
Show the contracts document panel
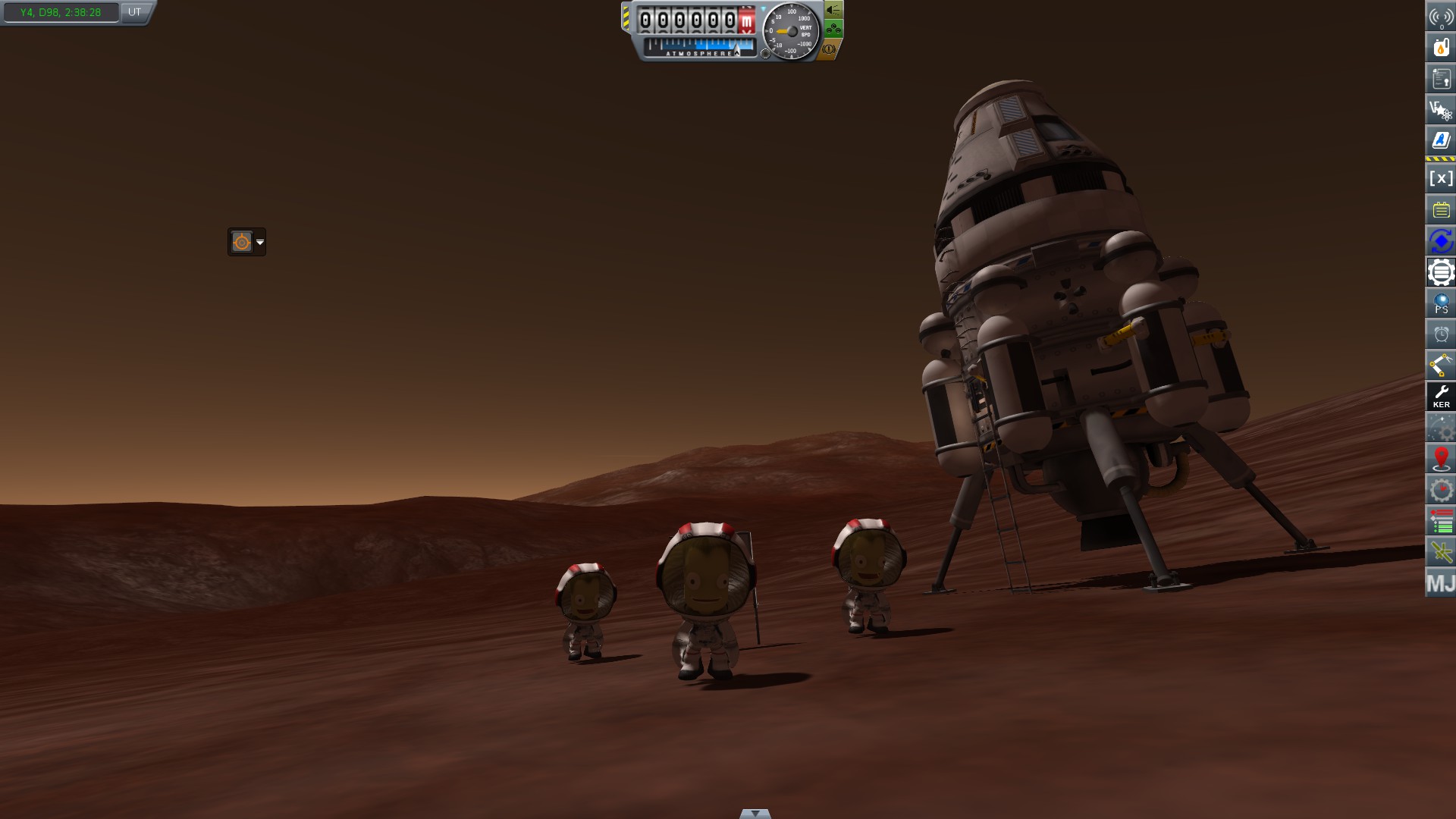[1441, 79]
